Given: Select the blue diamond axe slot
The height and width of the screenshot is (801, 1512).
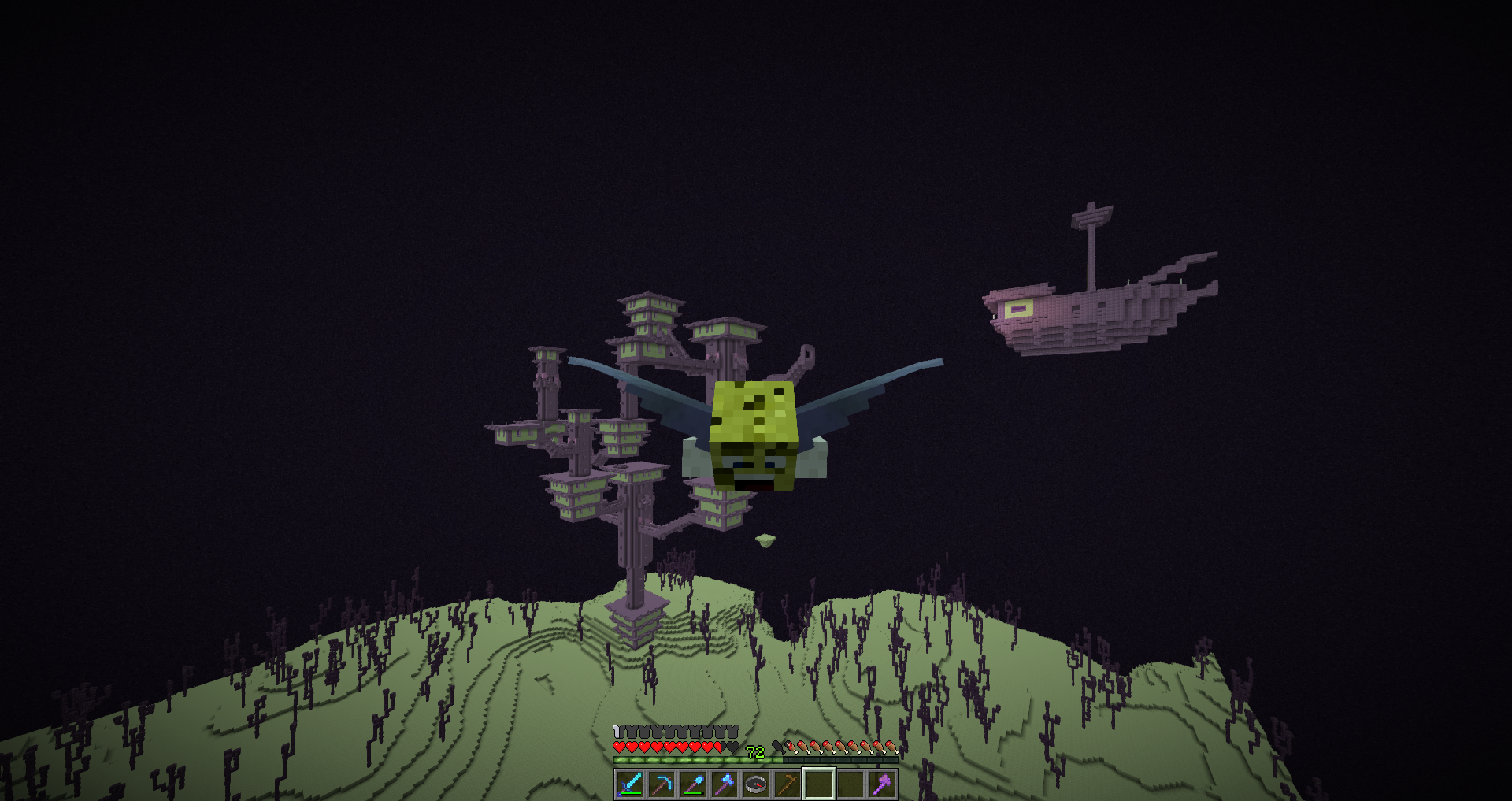Looking at the screenshot, I should coord(724,784).
